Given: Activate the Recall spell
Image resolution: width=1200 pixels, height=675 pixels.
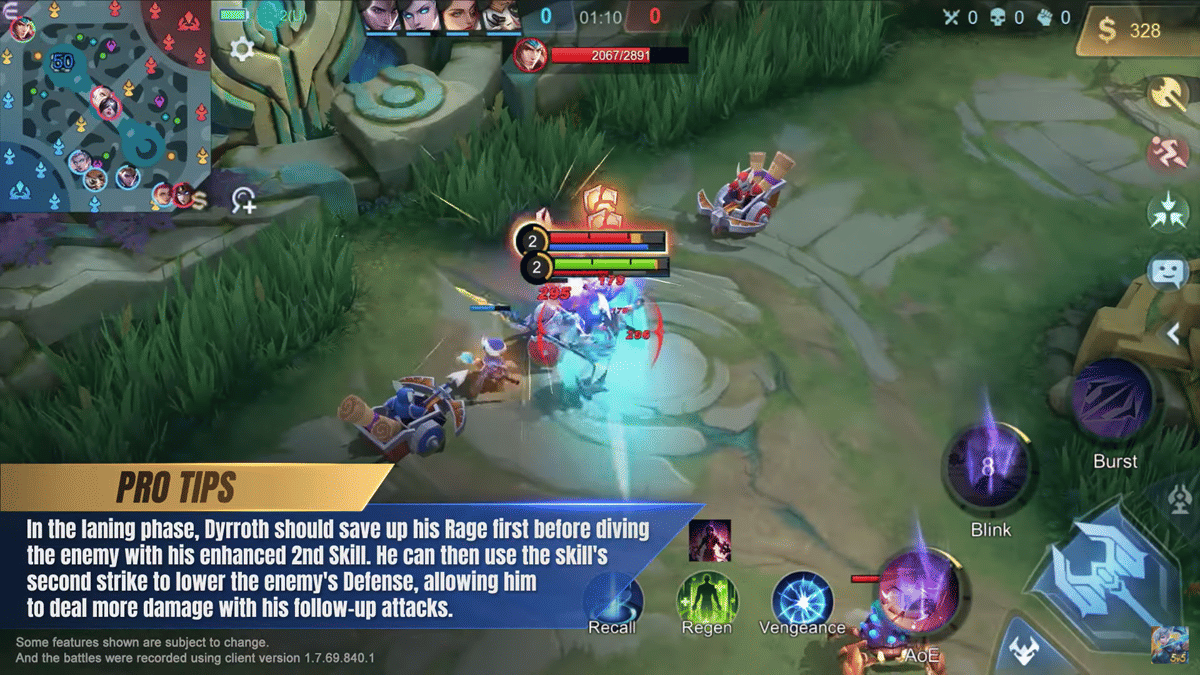Looking at the screenshot, I should click(x=612, y=600).
